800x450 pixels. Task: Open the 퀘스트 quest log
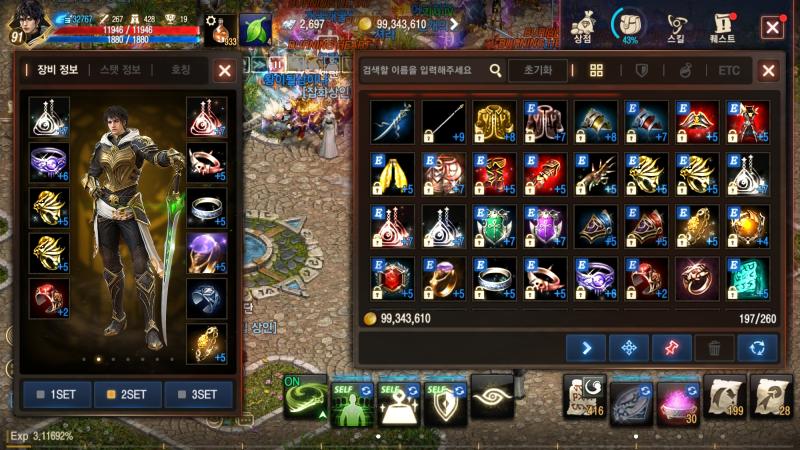tap(723, 27)
